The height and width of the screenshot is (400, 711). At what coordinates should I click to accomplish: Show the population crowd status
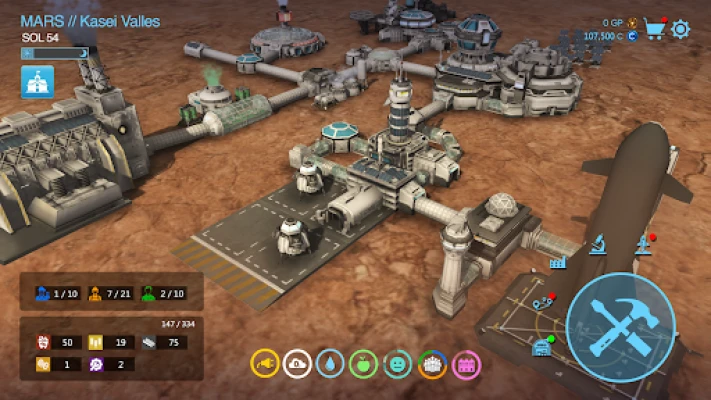pos(432,363)
